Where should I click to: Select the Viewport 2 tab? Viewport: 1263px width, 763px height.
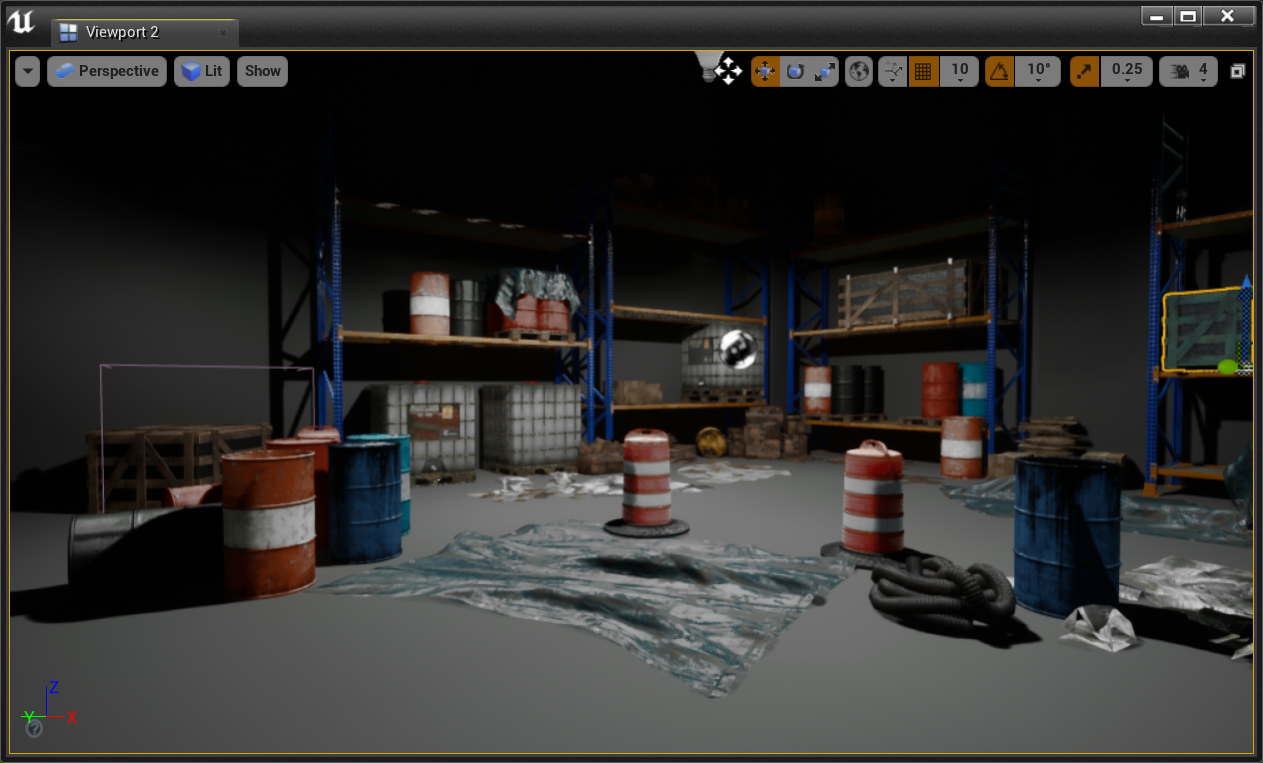click(122, 32)
